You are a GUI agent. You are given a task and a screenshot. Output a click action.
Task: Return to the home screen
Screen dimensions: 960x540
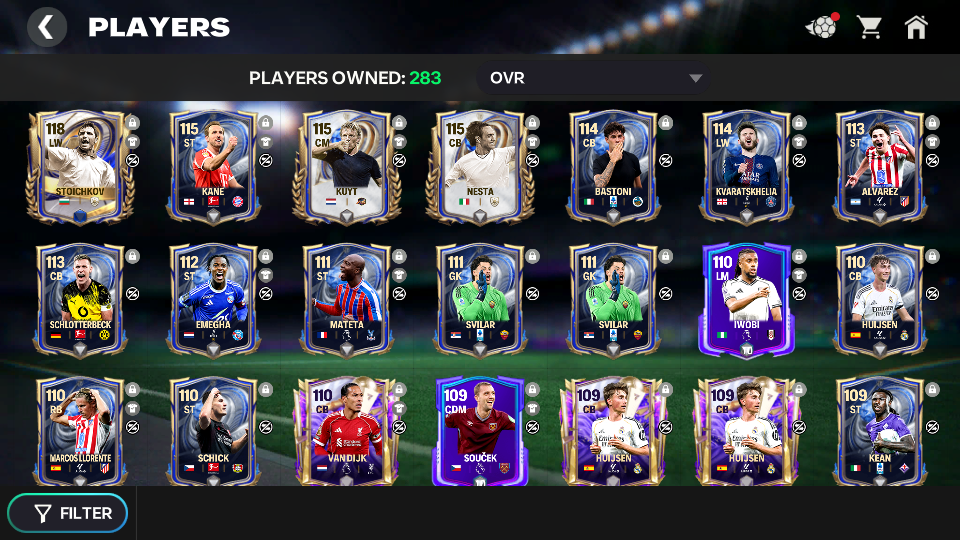916,27
